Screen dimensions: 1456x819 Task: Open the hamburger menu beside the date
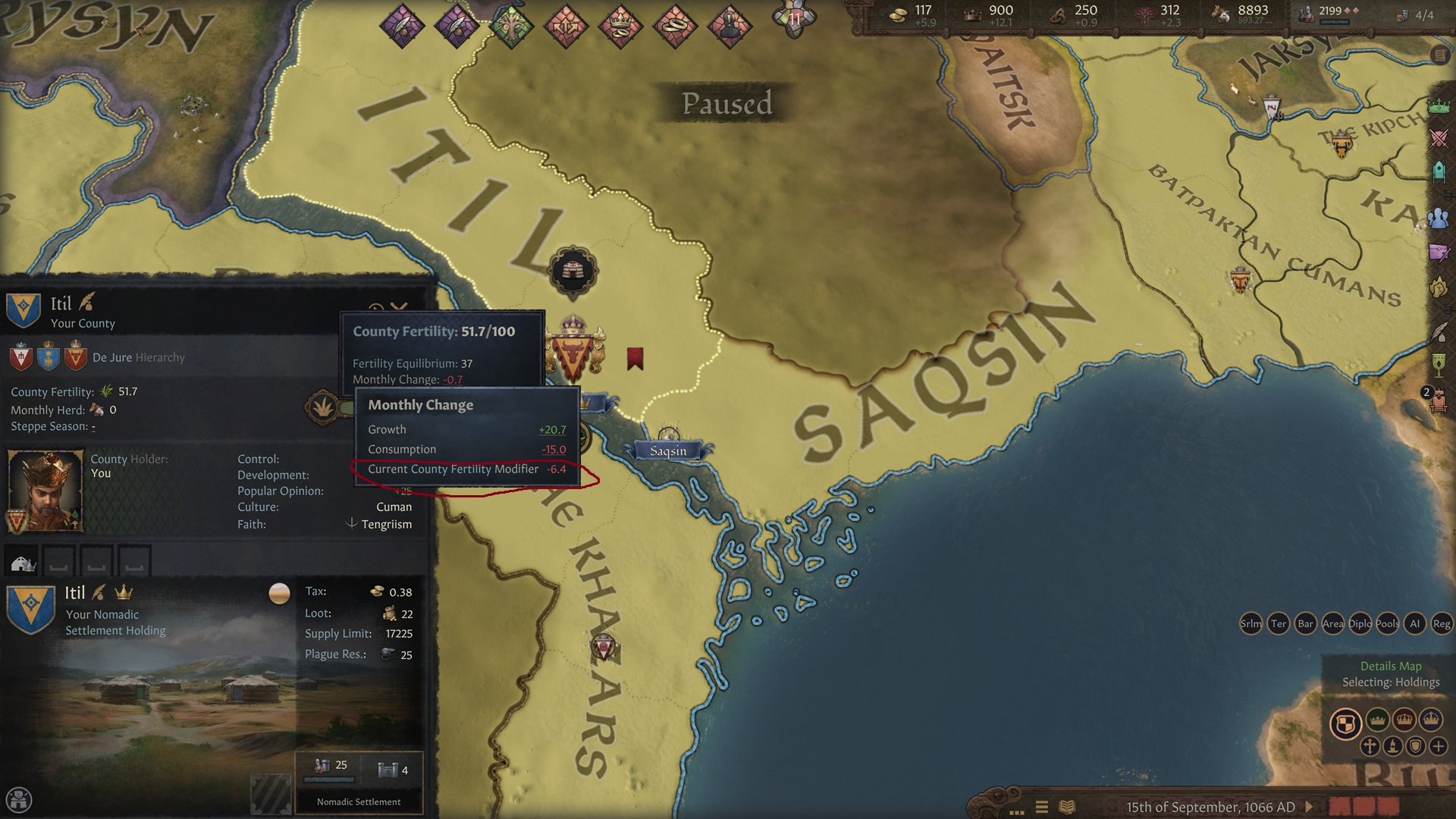point(1041,806)
